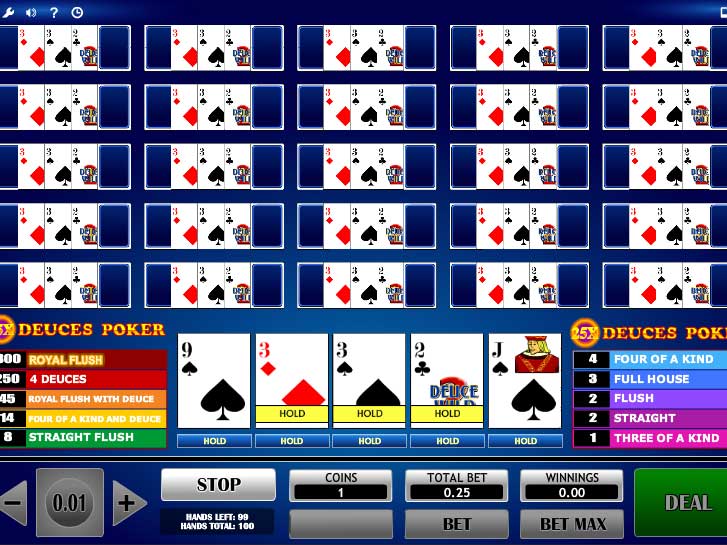The image size is (727, 545).
Task: Decrease coin value with the minus arrow
Action: tap(13, 502)
